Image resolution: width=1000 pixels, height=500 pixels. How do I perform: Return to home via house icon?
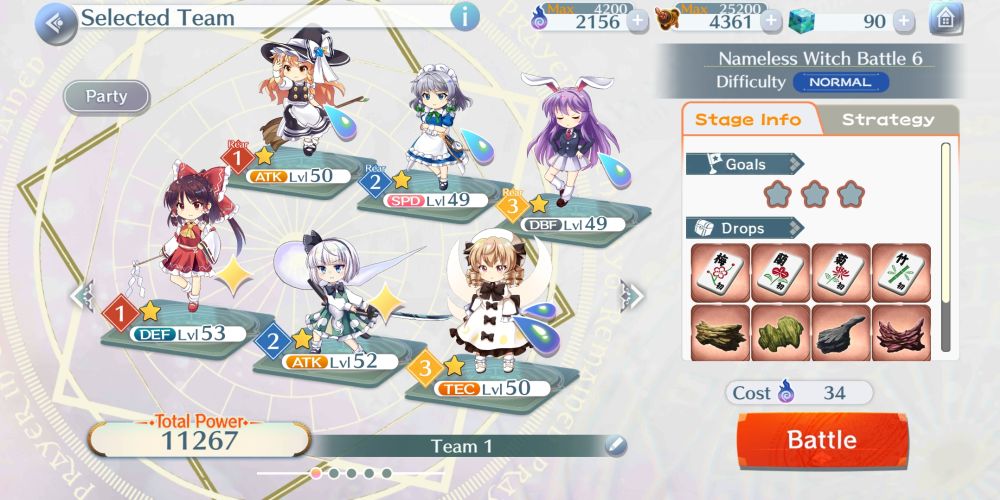tap(945, 19)
